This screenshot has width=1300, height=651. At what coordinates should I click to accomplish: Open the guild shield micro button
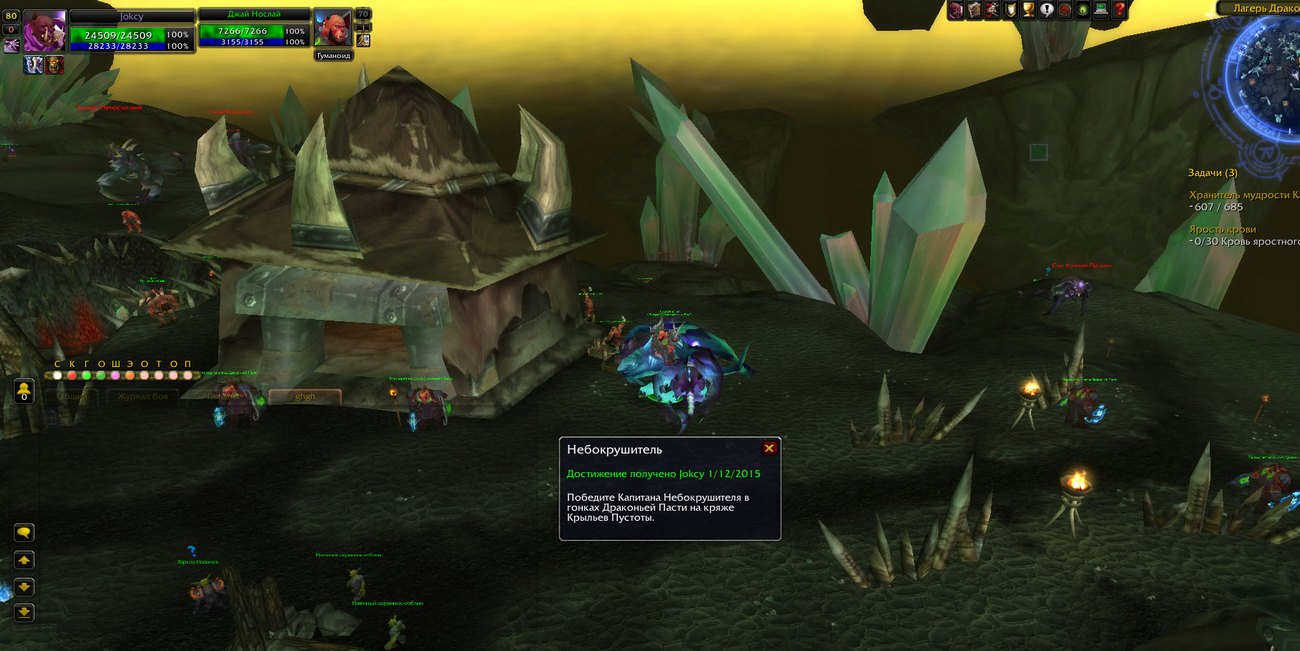click(x=1009, y=10)
